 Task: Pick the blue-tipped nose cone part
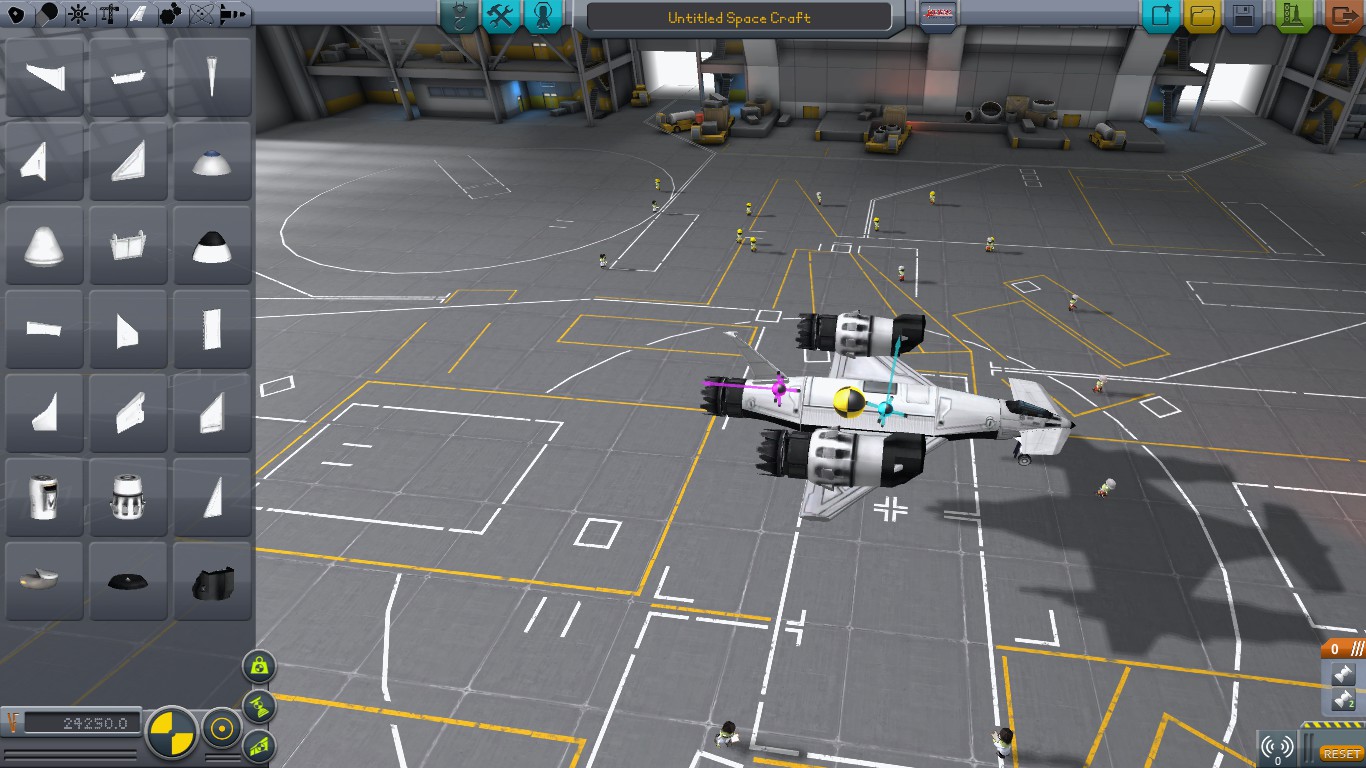(211, 162)
